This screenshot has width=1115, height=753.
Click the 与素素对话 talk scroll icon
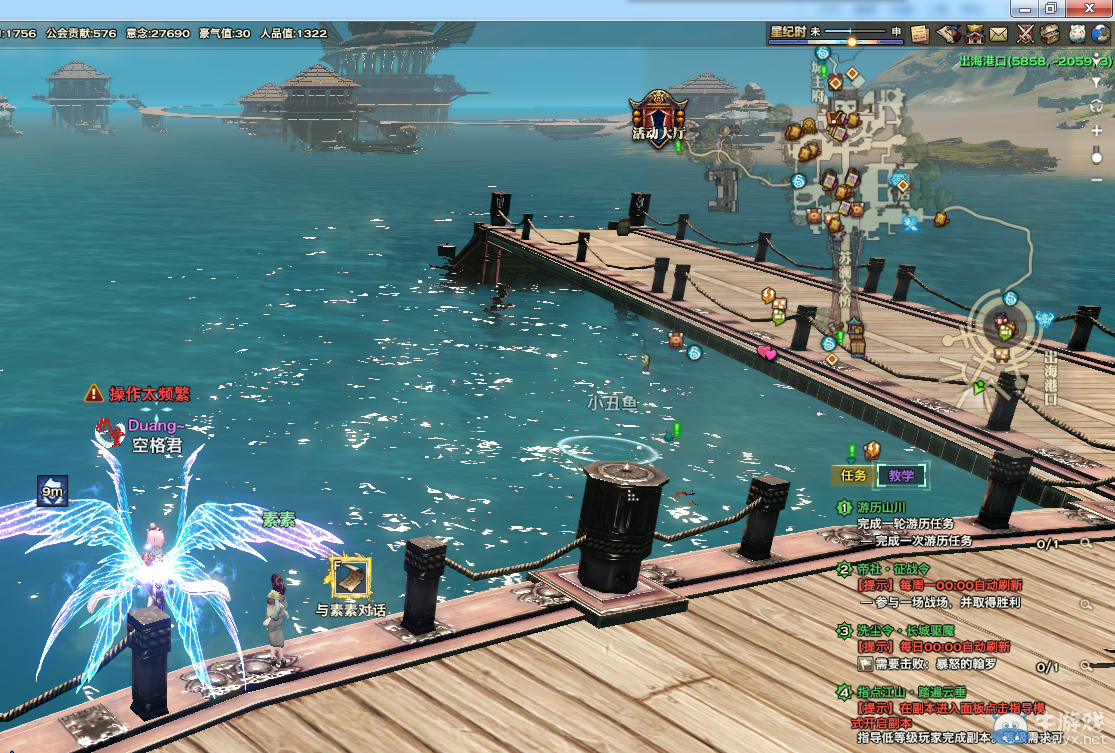click(351, 578)
